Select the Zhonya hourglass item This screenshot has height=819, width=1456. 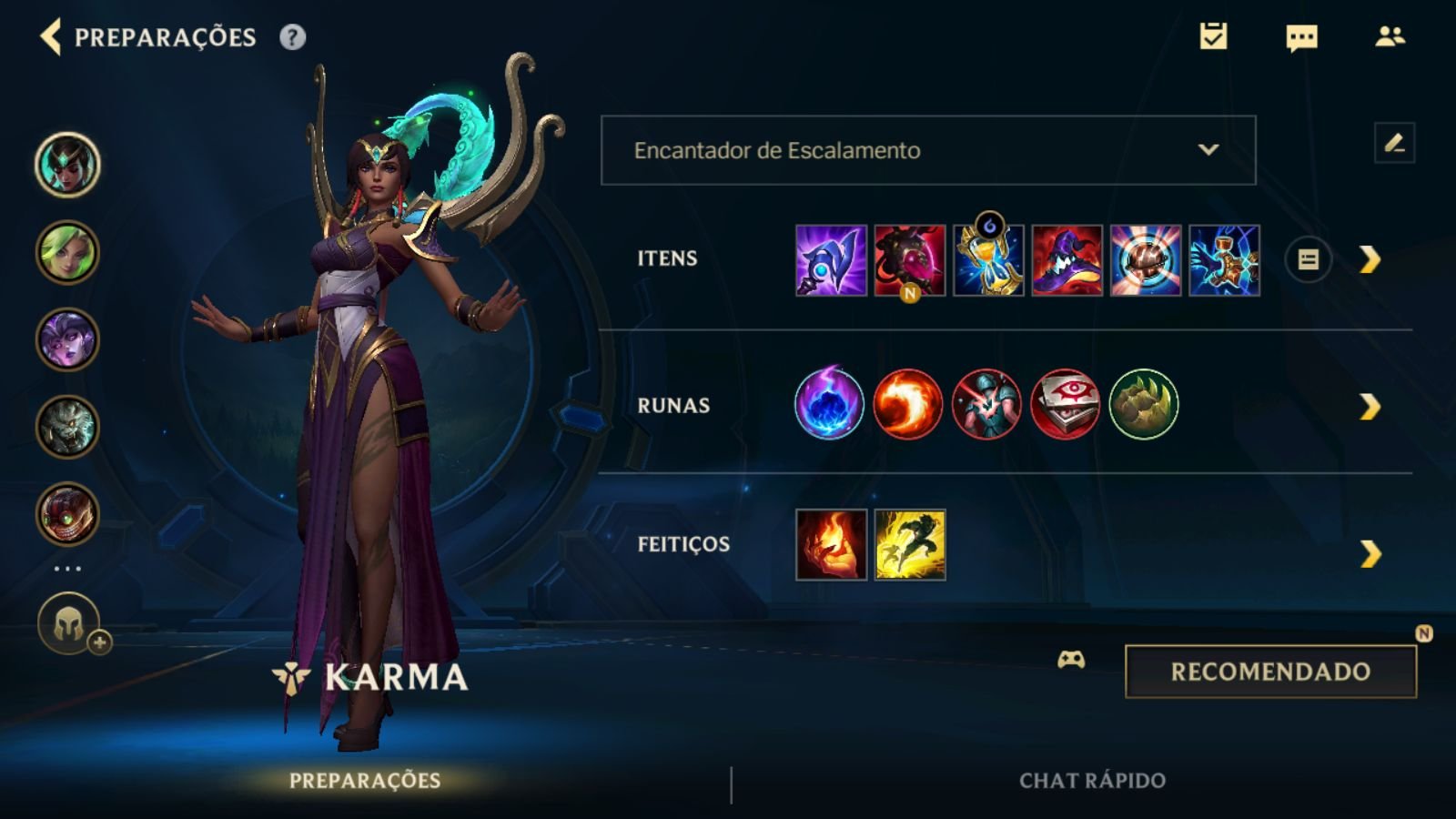click(988, 260)
